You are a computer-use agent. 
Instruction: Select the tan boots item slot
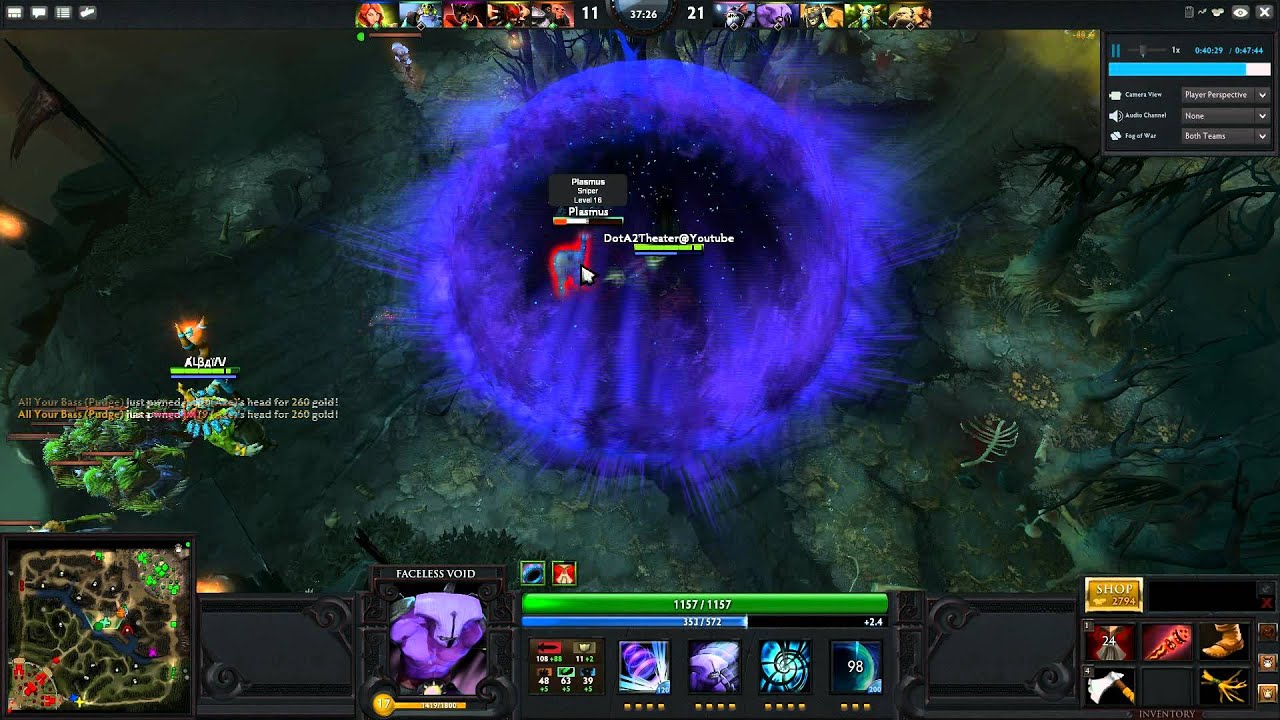point(1222,643)
